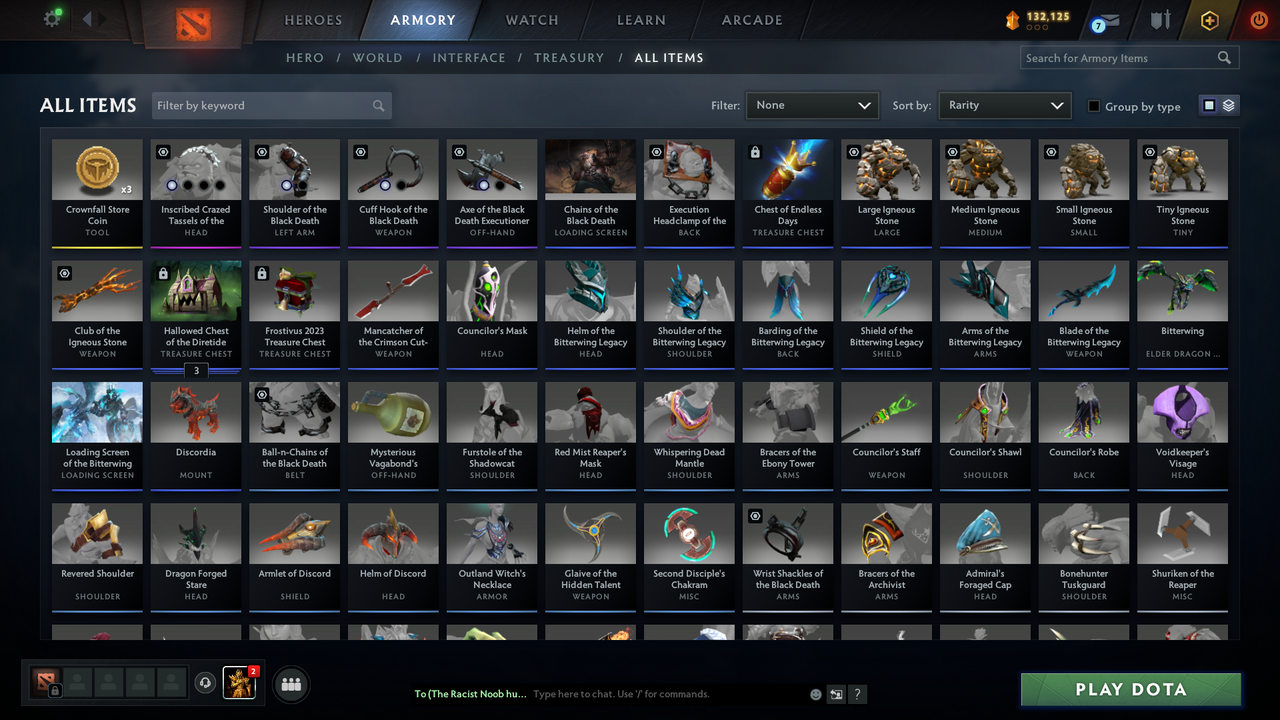Click the PLAY DOTA button
This screenshot has height=720, width=1280.
(x=1130, y=689)
